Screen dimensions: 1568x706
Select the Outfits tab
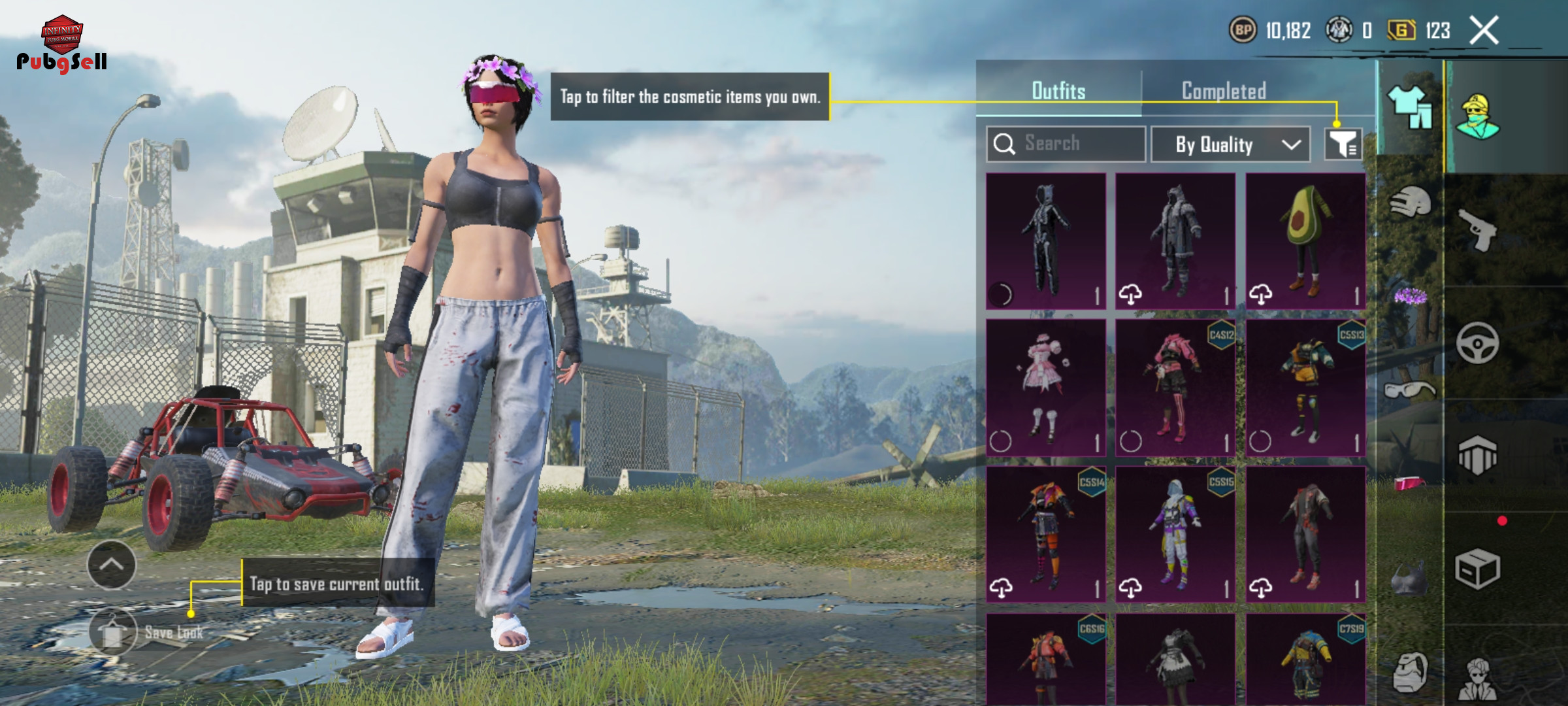[x=1058, y=91]
